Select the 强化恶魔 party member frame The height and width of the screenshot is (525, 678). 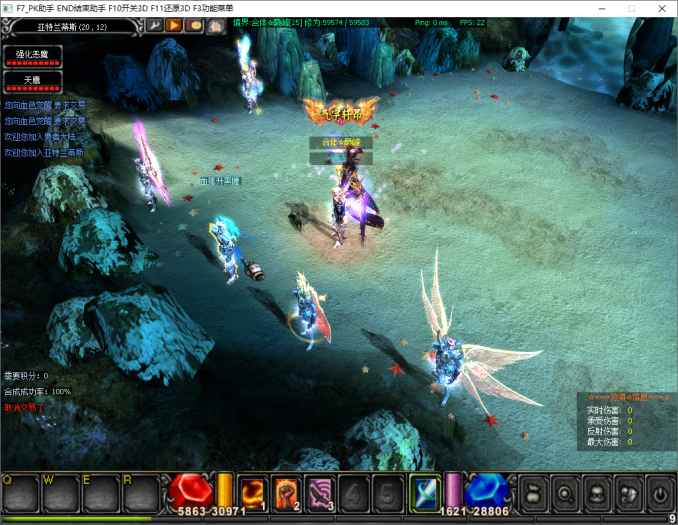click(x=33, y=56)
